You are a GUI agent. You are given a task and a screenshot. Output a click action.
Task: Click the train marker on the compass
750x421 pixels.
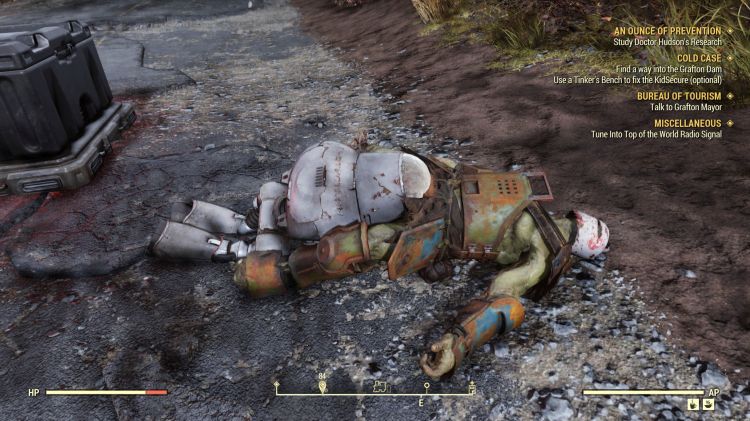(380, 385)
